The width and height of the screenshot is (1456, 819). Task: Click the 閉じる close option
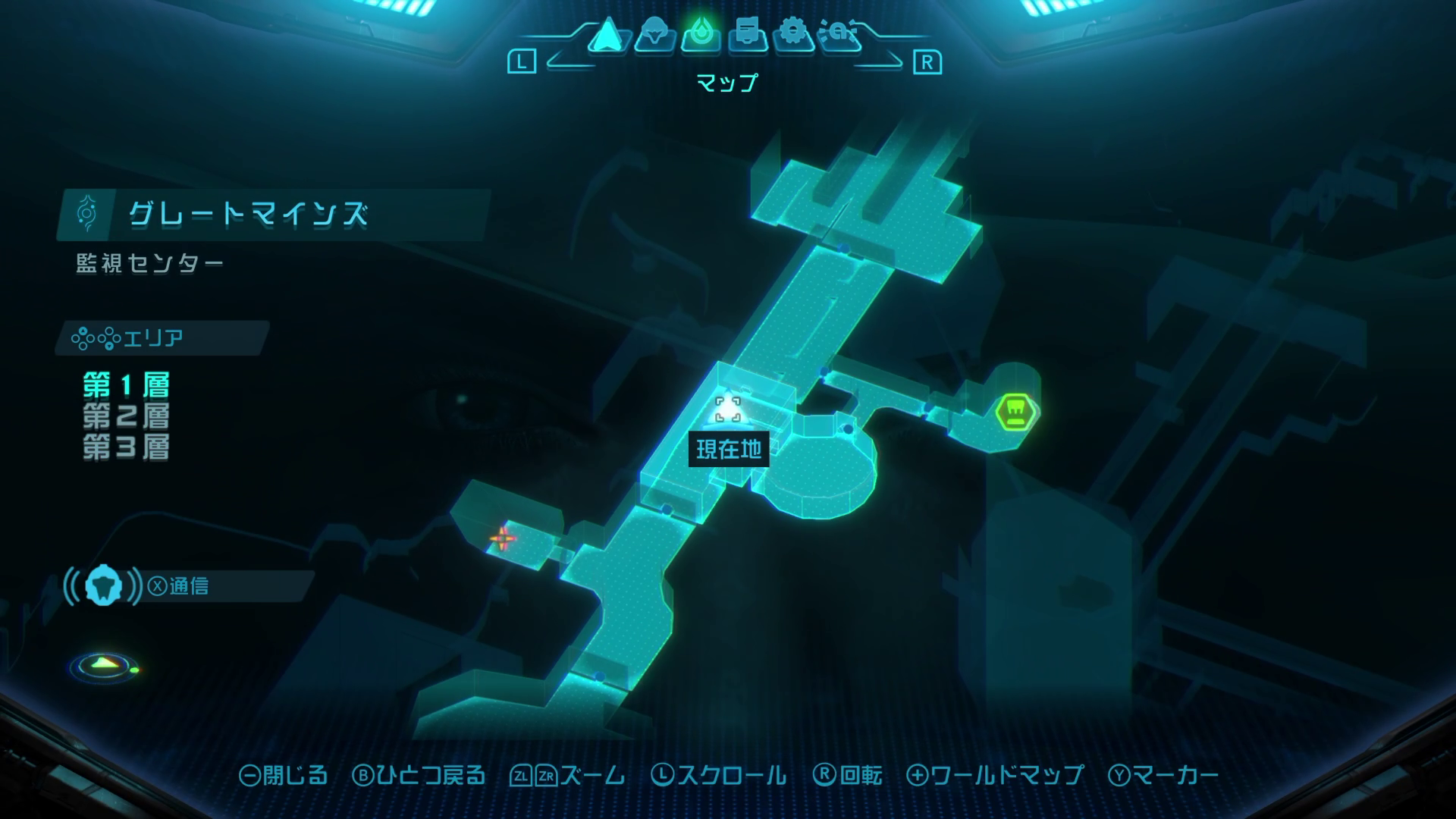pyautogui.click(x=284, y=775)
